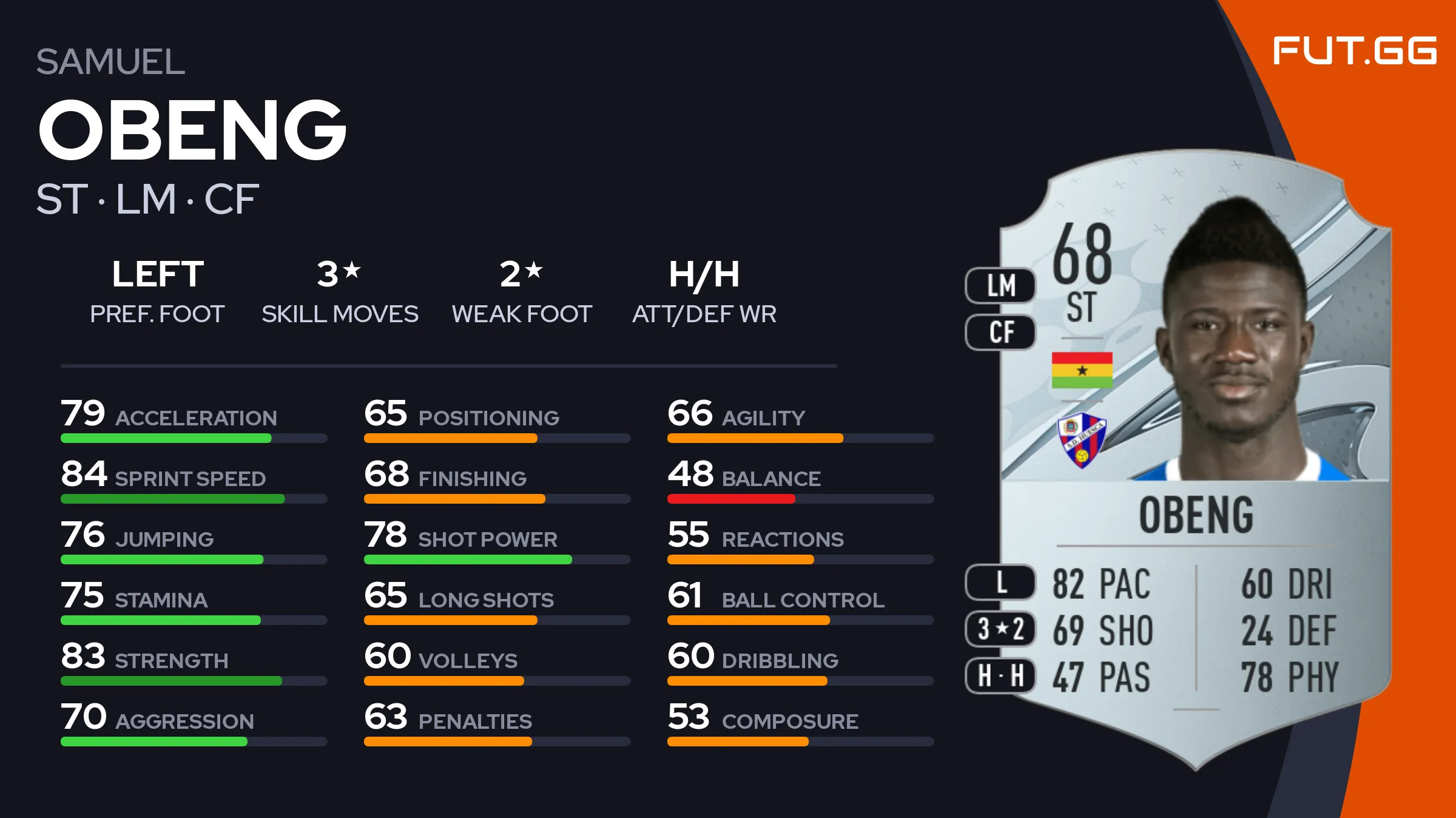
Task: Choose the CF alternate position badge
Action: pyautogui.click(x=1000, y=332)
